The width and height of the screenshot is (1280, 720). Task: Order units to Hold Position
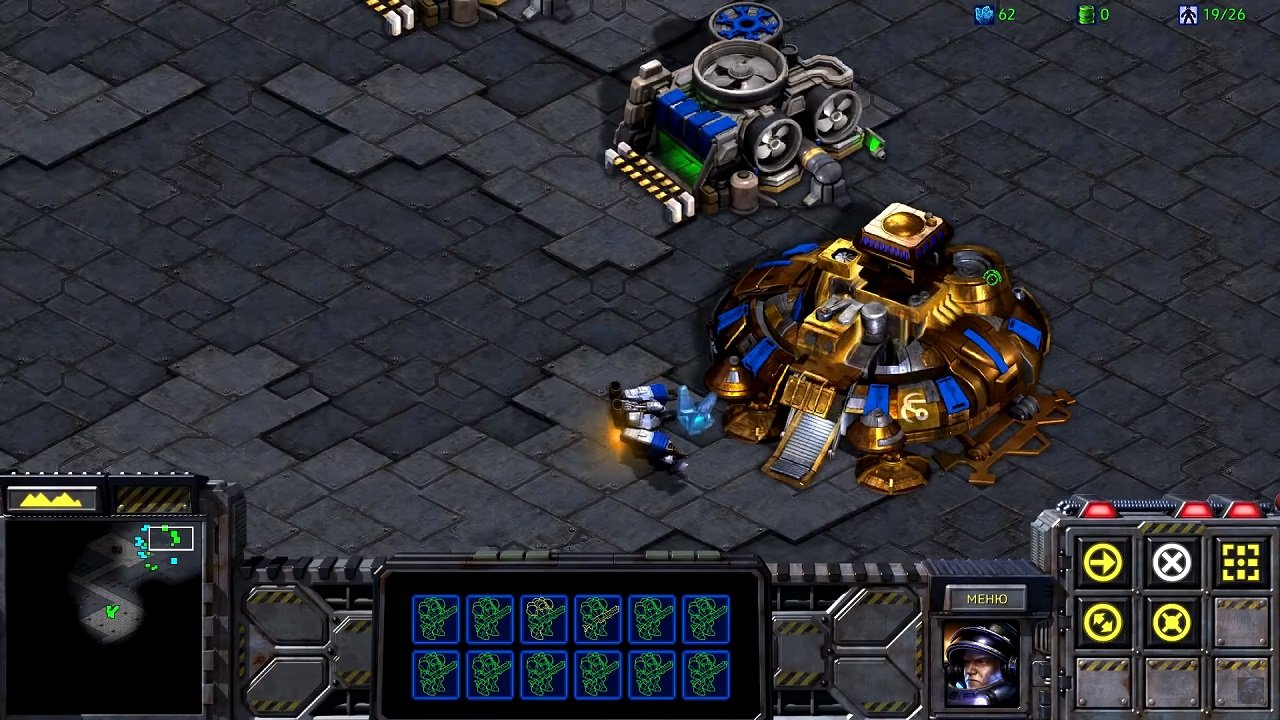(1172, 622)
